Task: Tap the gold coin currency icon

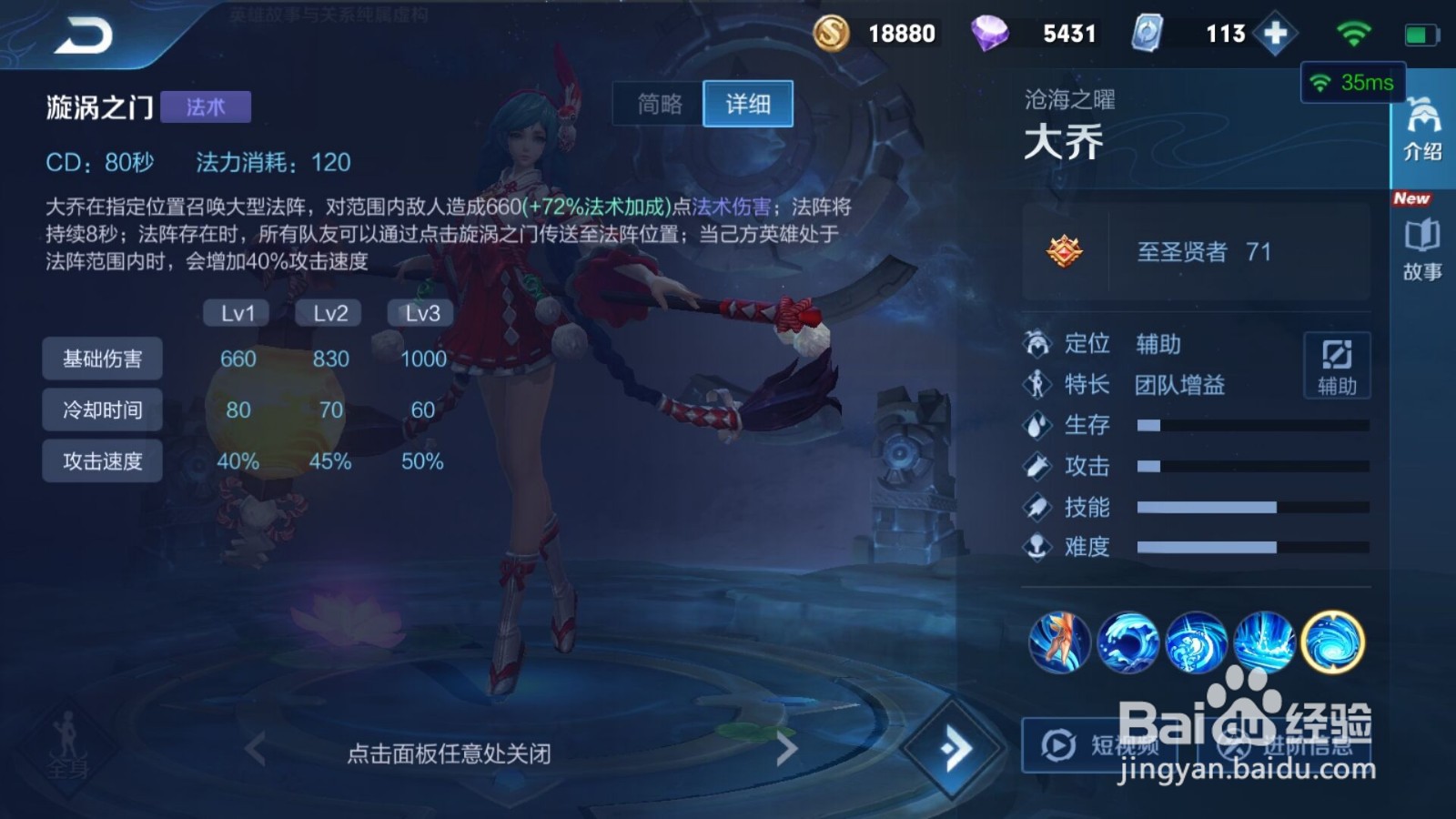Action: 831,33
